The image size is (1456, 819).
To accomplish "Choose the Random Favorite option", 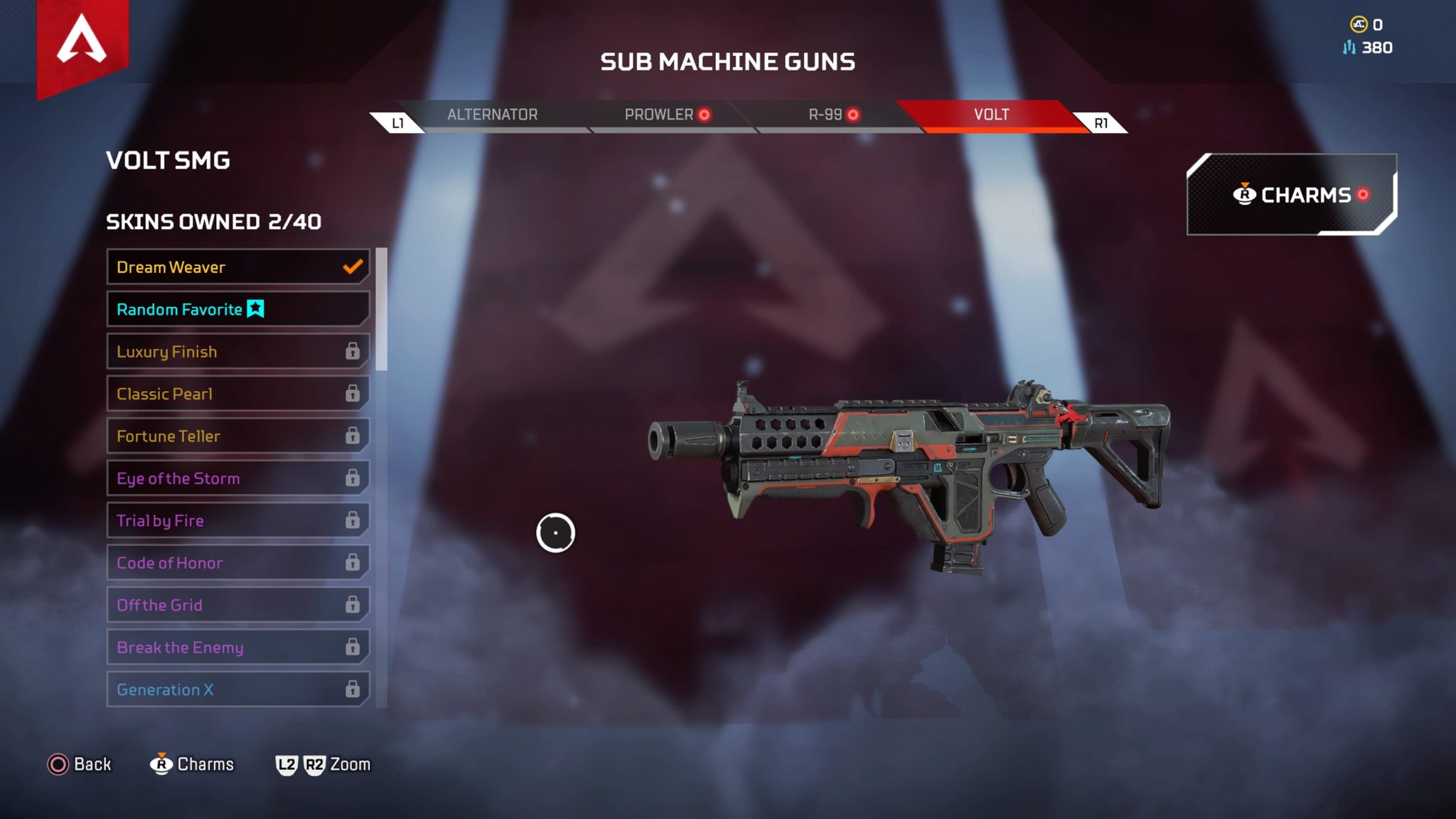I will [x=237, y=309].
